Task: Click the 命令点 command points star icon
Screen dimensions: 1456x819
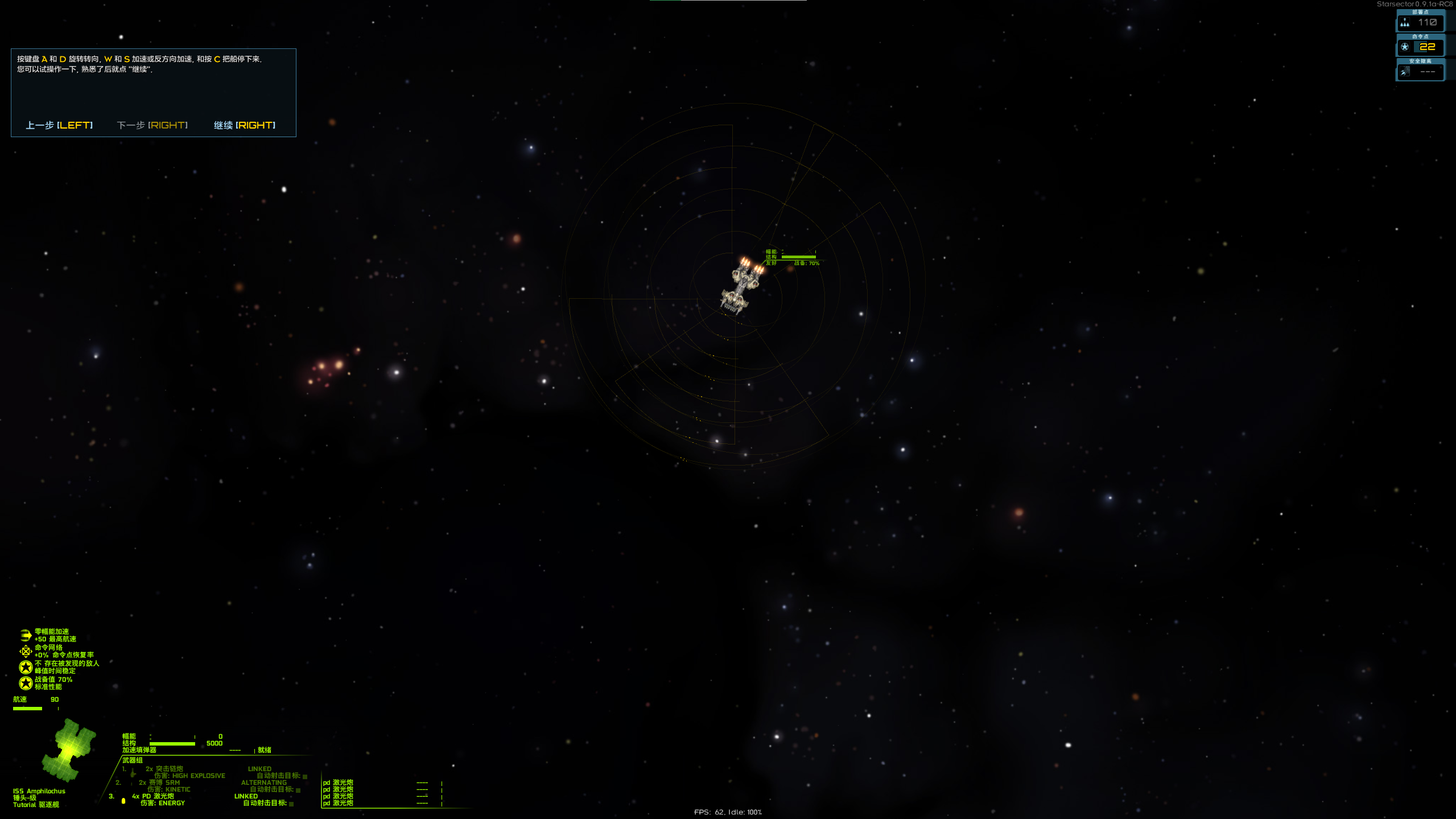Action: (1405, 47)
